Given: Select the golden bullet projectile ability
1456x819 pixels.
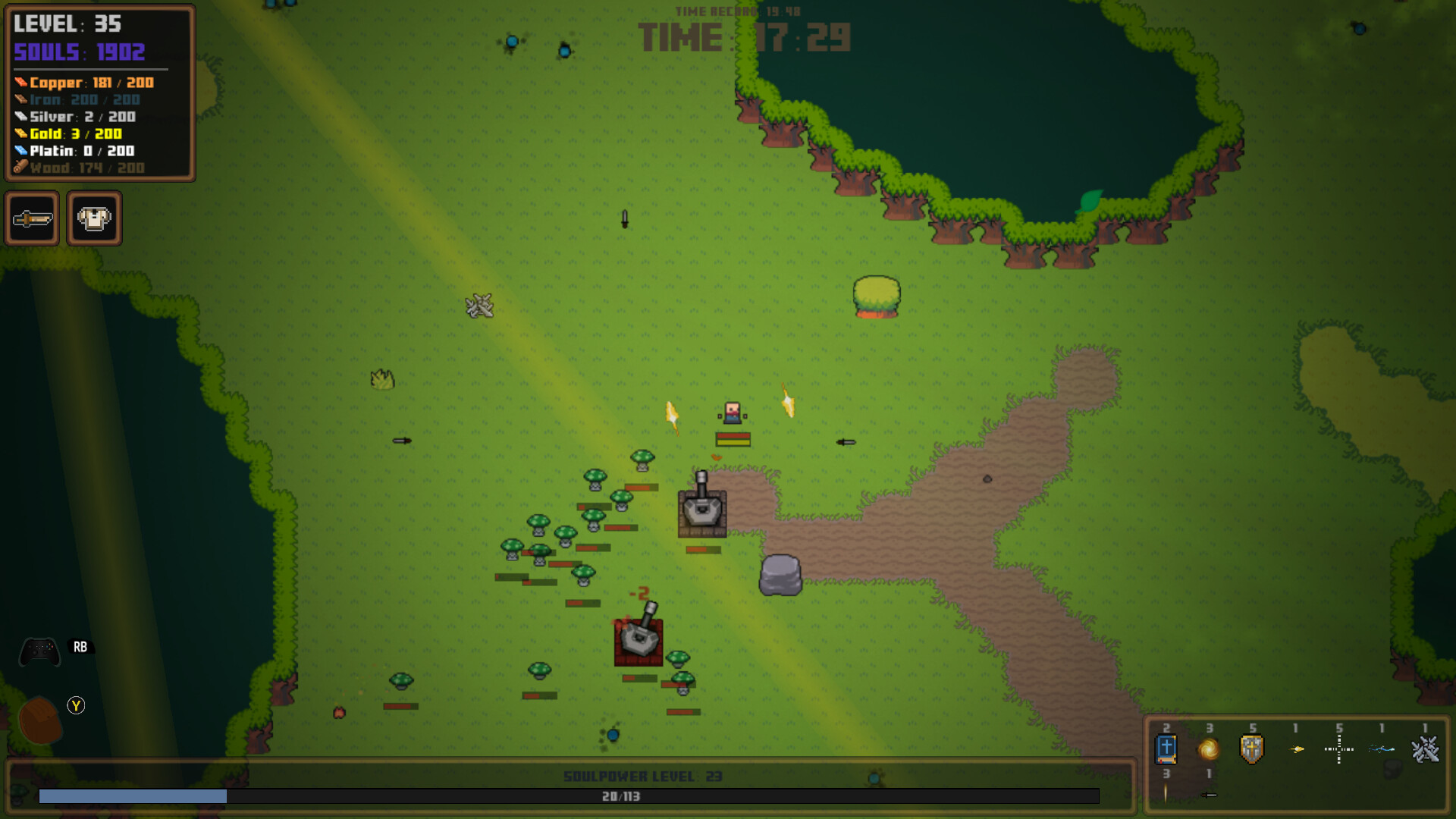Looking at the screenshot, I should click(x=1296, y=749).
